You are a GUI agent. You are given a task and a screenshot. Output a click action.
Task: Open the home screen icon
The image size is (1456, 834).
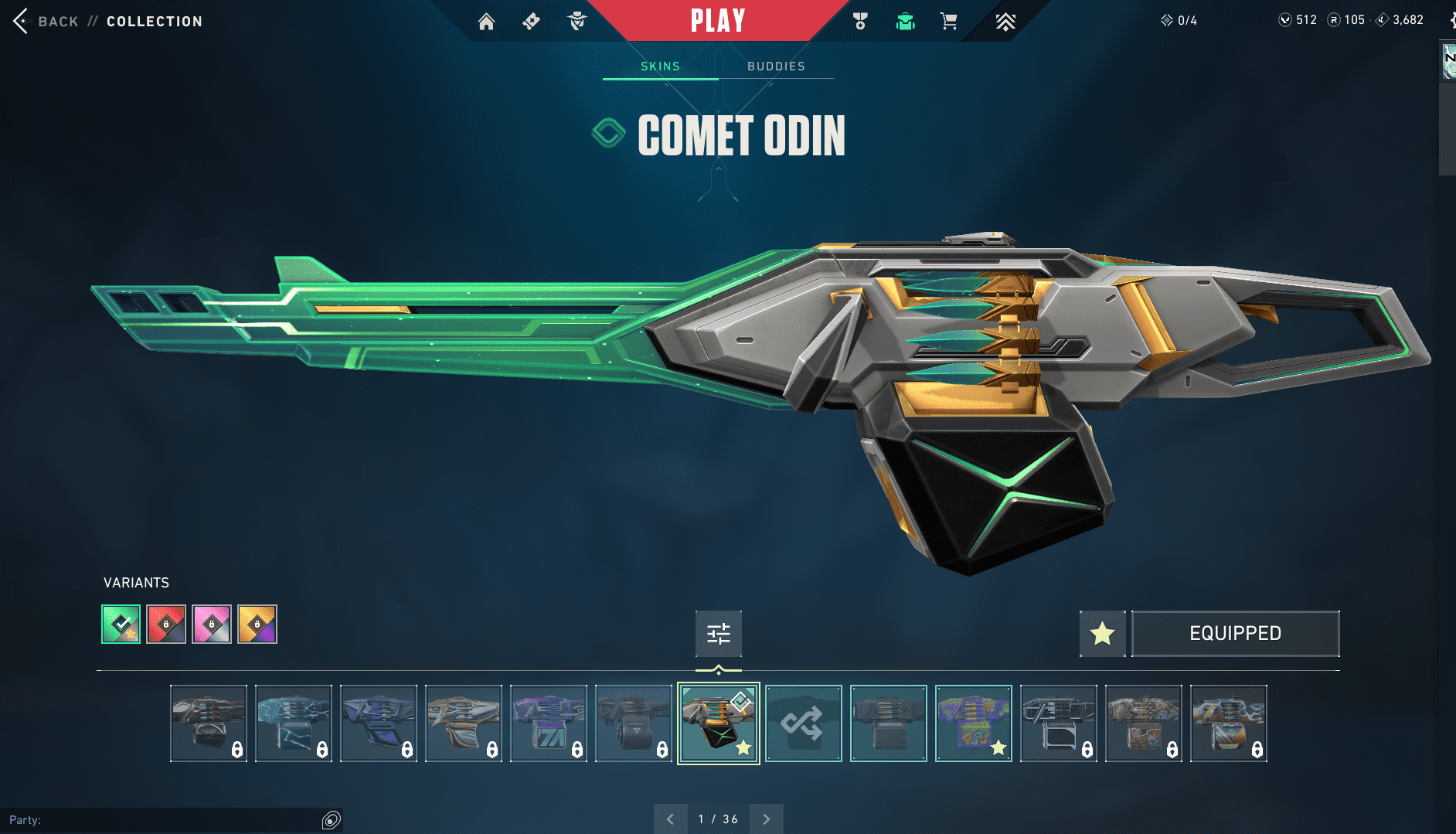click(x=486, y=22)
